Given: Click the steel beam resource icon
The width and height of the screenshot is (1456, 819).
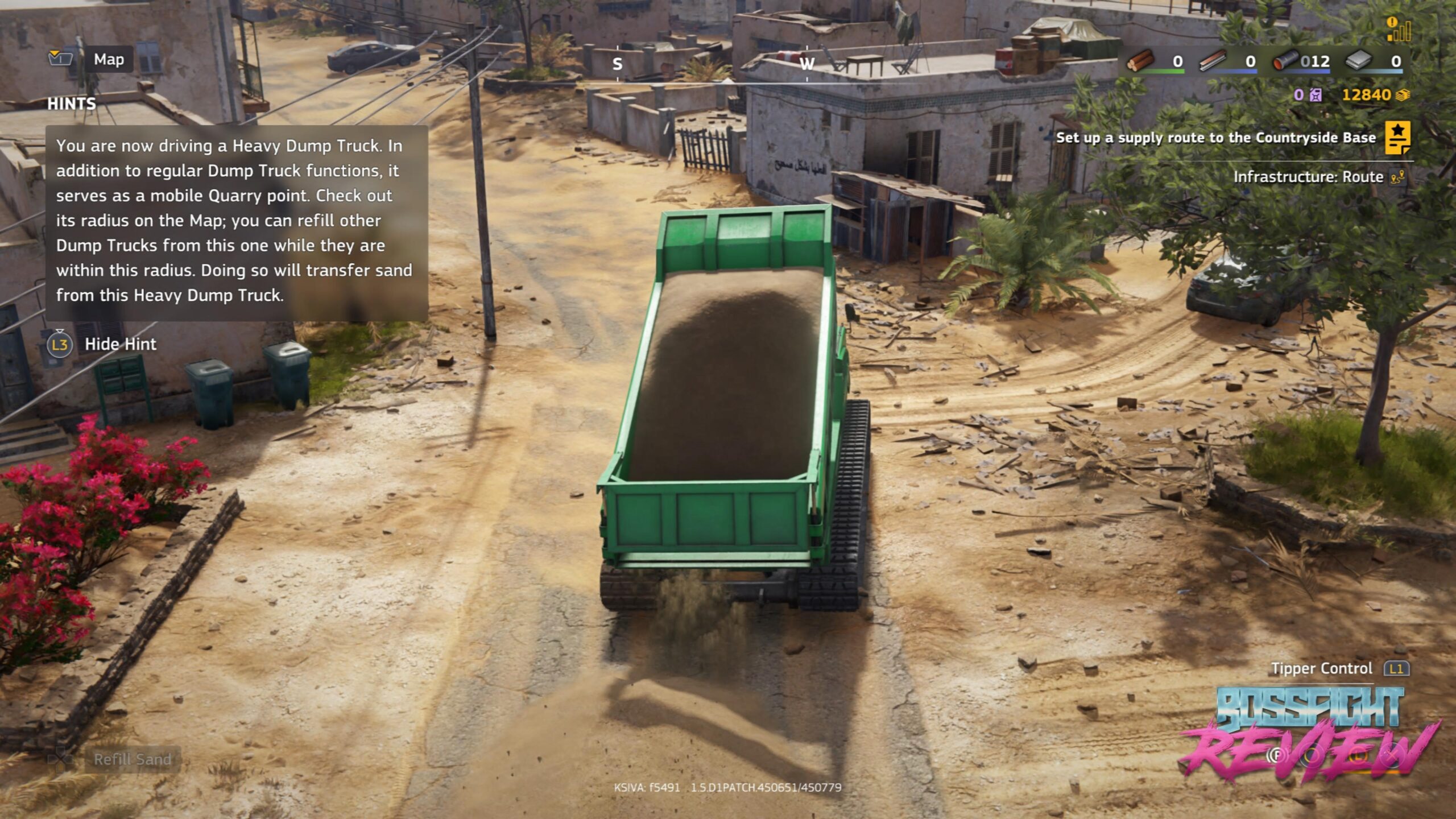Looking at the screenshot, I should 1213,60.
